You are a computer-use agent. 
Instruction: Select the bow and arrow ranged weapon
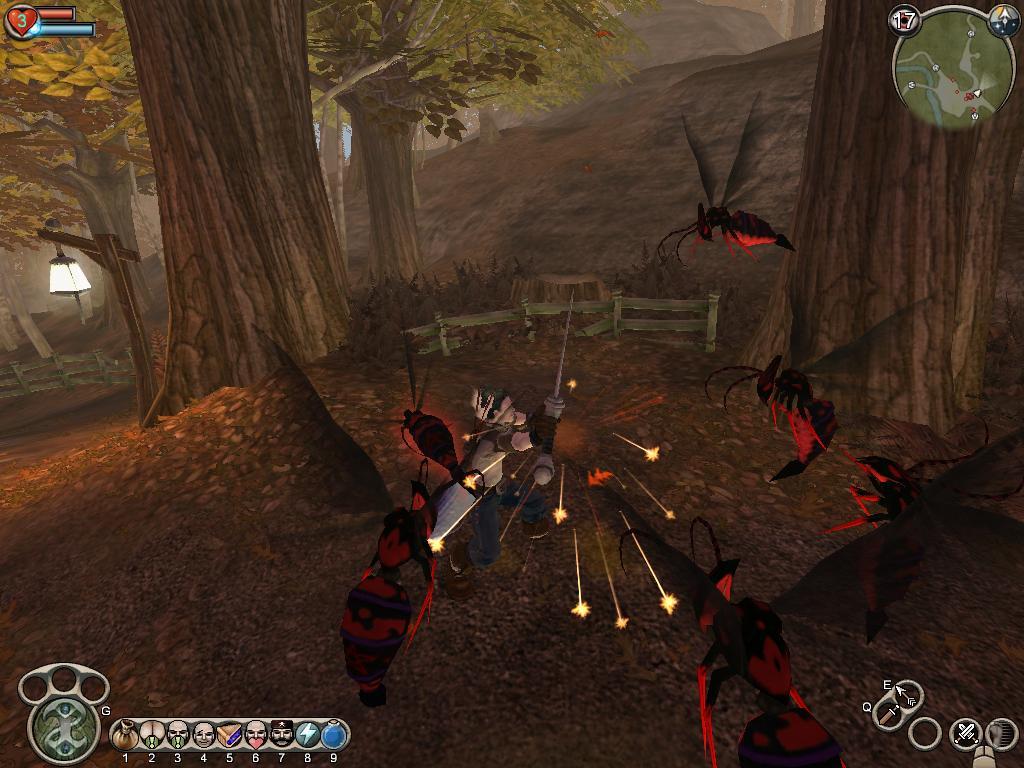(907, 693)
